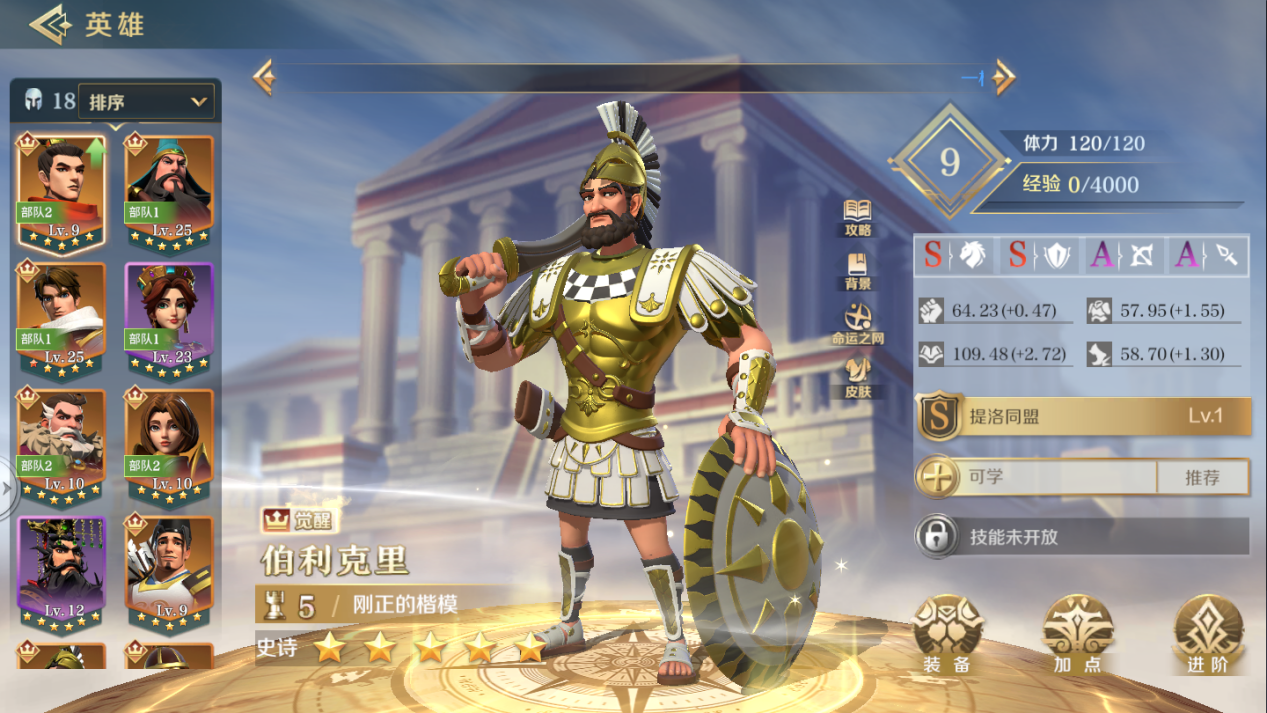Select the locked 技能未开放 skill slot
The image size is (1267, 713).
1084,537
